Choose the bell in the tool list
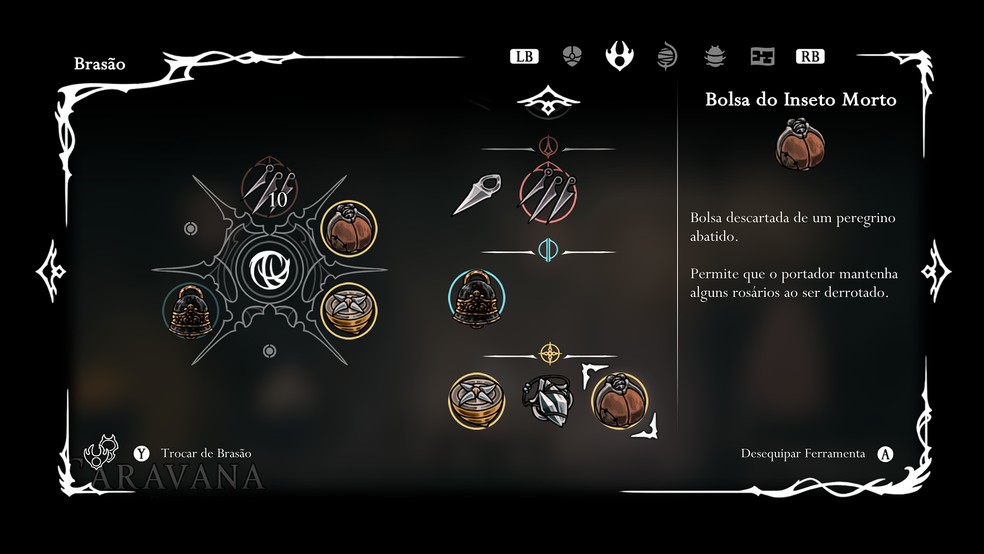 (x=476, y=298)
